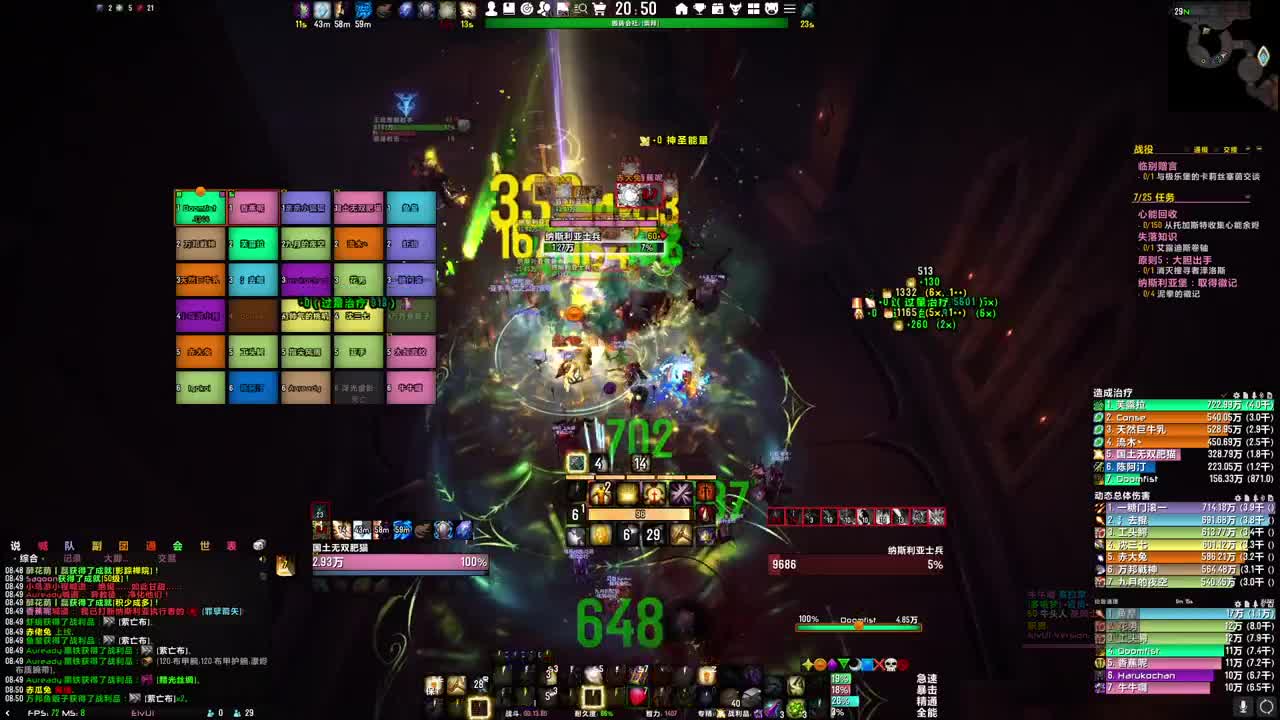
Task: Open the character info icon on the top bar
Action: [x=491, y=8]
